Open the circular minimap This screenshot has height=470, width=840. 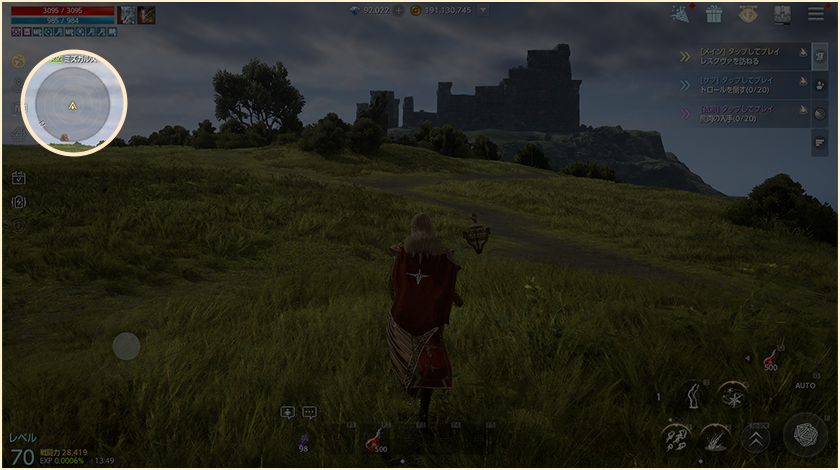[x=73, y=103]
